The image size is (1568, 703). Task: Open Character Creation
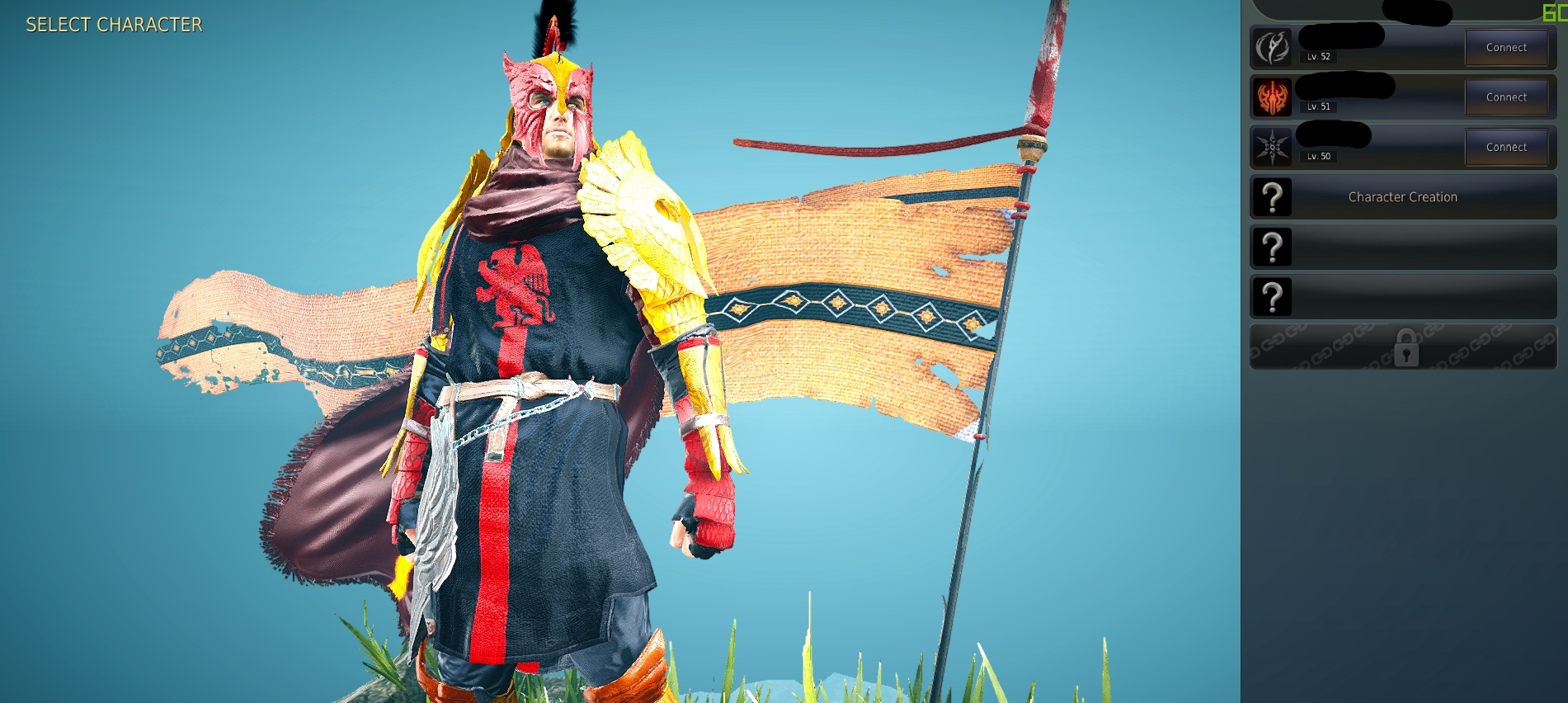[x=1402, y=196]
